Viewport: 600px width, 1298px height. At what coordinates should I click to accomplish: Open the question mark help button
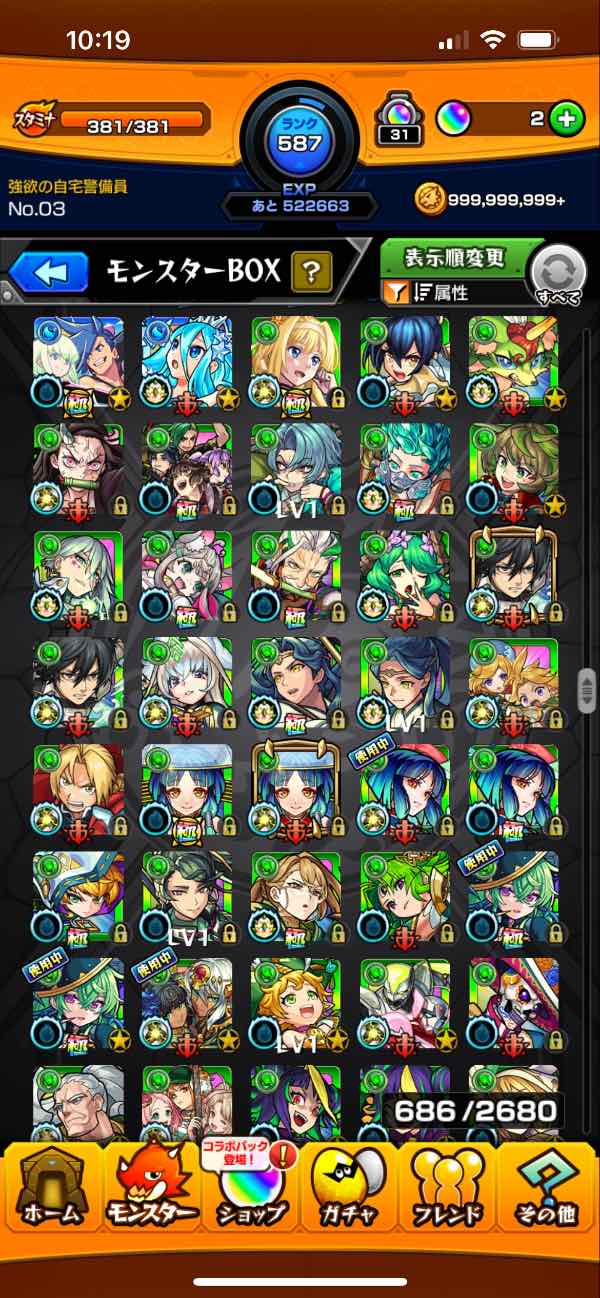point(312,271)
